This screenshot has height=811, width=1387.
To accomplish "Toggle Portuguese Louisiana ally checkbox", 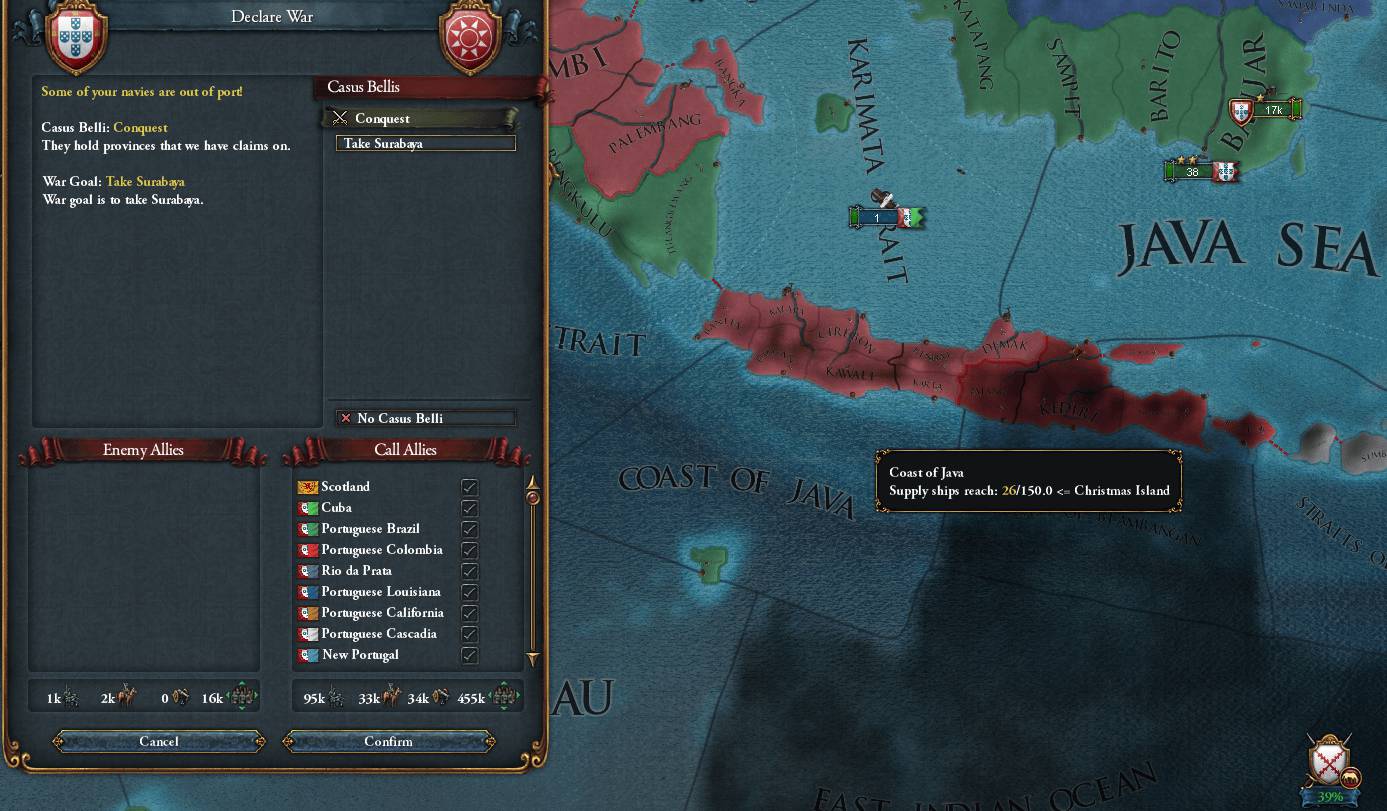I will (469, 592).
